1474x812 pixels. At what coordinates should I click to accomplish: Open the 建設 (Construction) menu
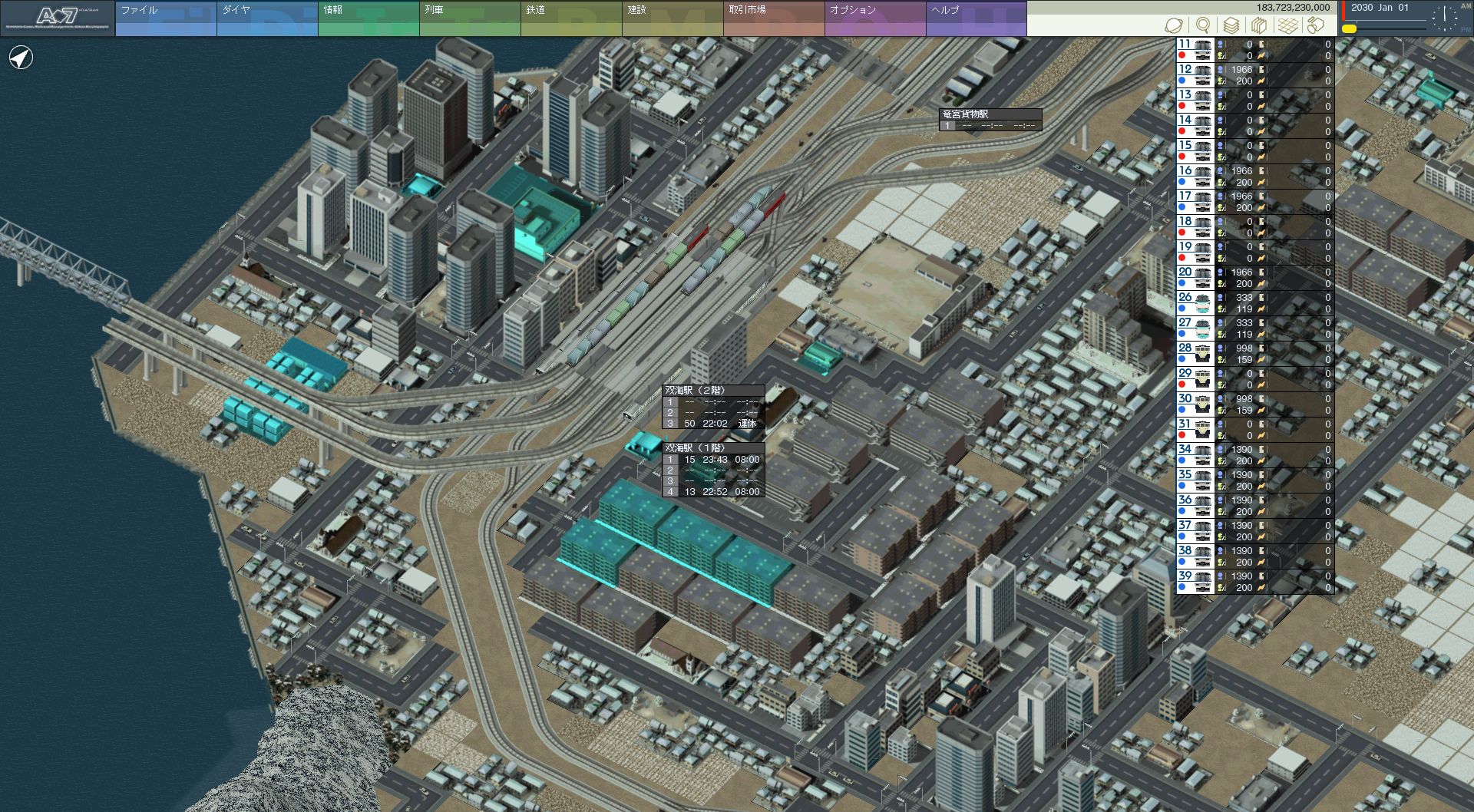point(673,18)
